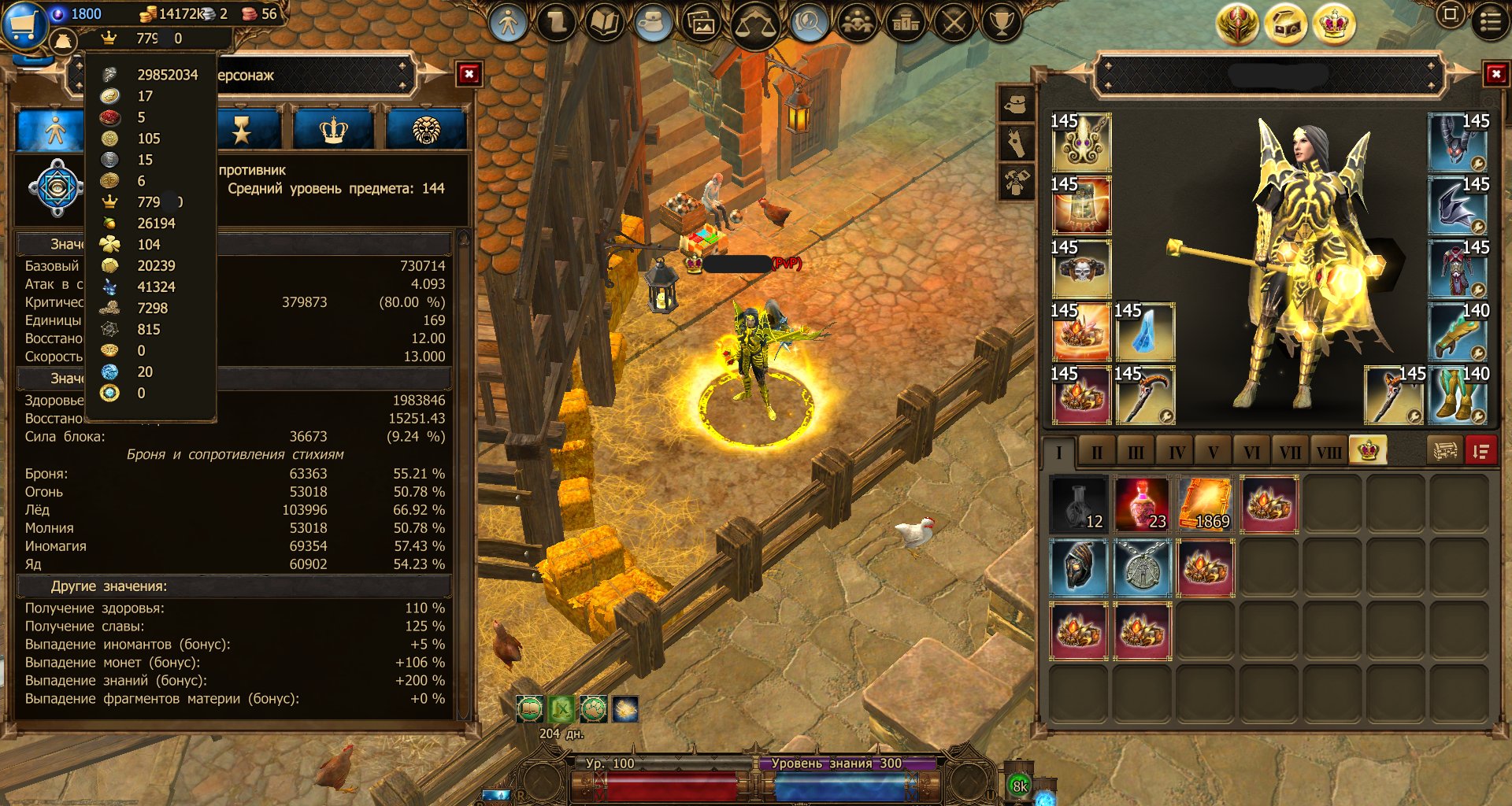Open the shop cart button
This screenshot has width=1512, height=806.
24,24
